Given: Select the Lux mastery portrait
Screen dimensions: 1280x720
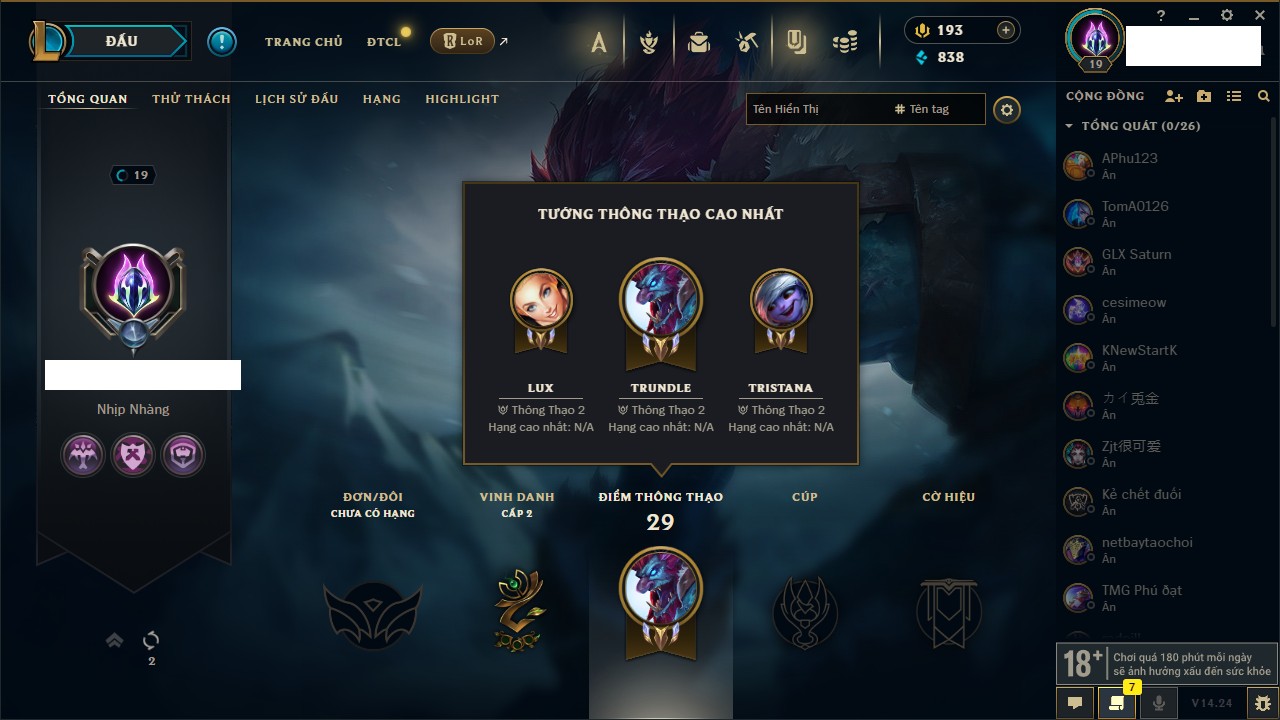Looking at the screenshot, I should click(541, 300).
